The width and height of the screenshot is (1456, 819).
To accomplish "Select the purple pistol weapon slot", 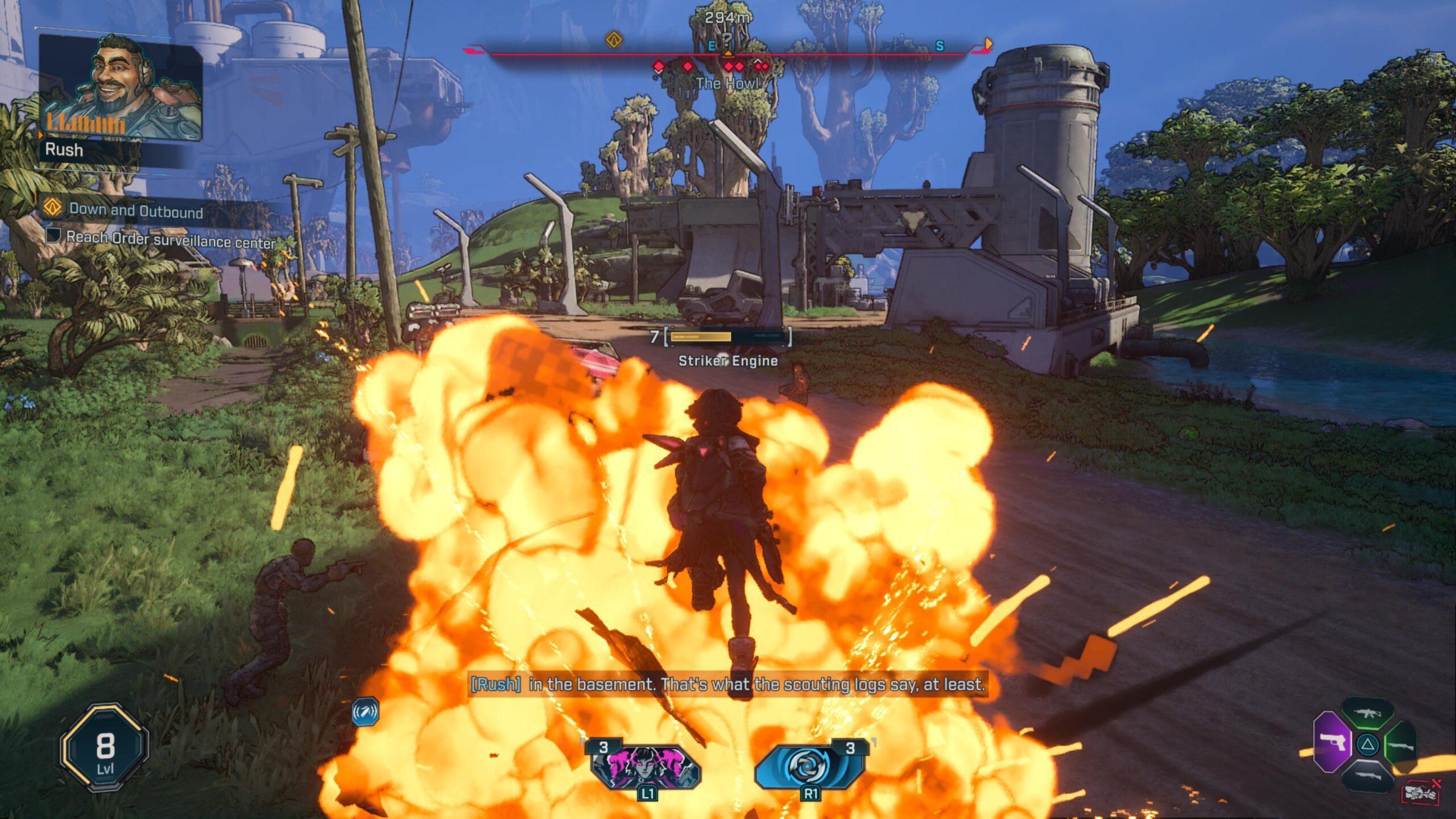I will pyautogui.click(x=1332, y=744).
